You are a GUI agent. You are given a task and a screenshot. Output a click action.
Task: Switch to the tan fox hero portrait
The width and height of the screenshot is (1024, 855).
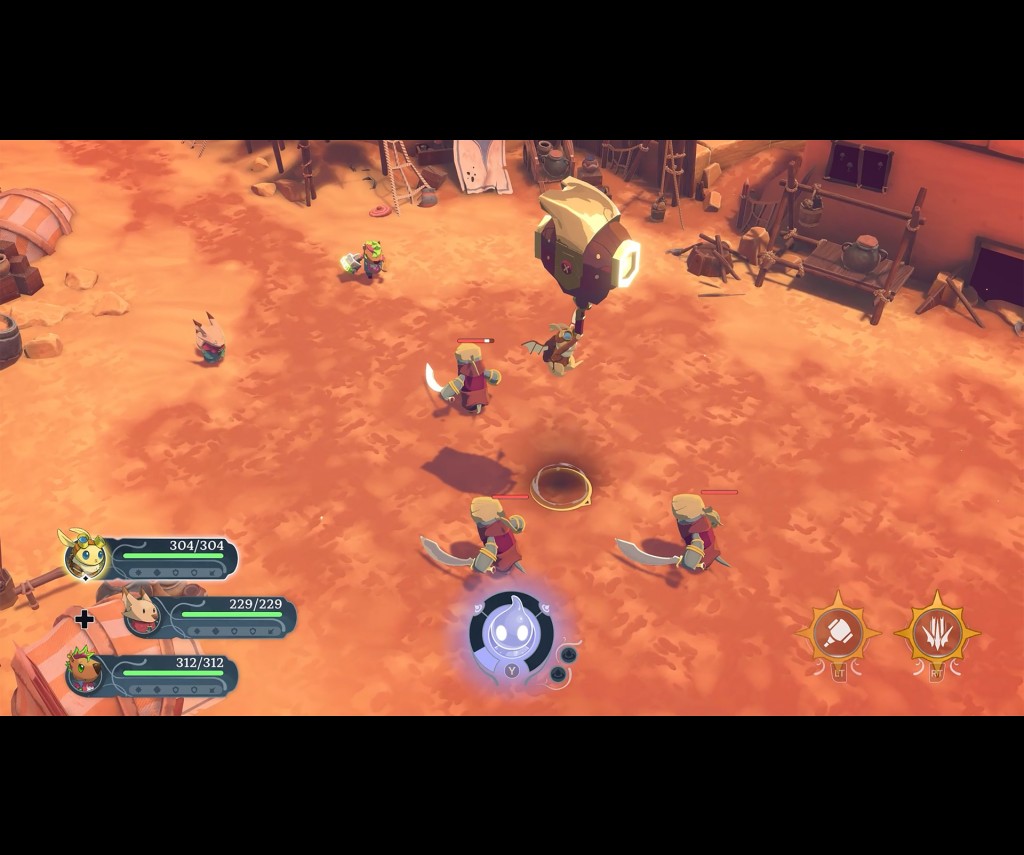coord(141,612)
